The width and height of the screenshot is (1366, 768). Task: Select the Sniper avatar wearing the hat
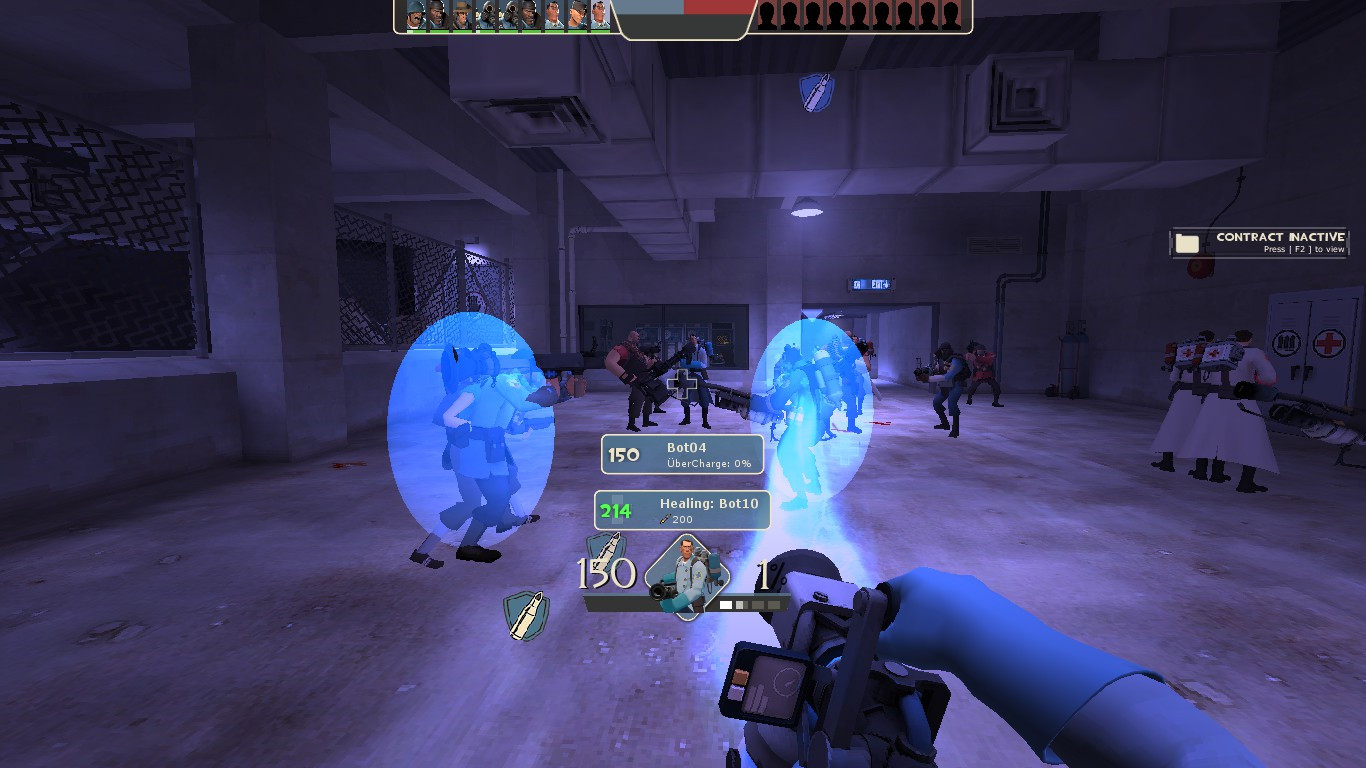tap(461, 15)
